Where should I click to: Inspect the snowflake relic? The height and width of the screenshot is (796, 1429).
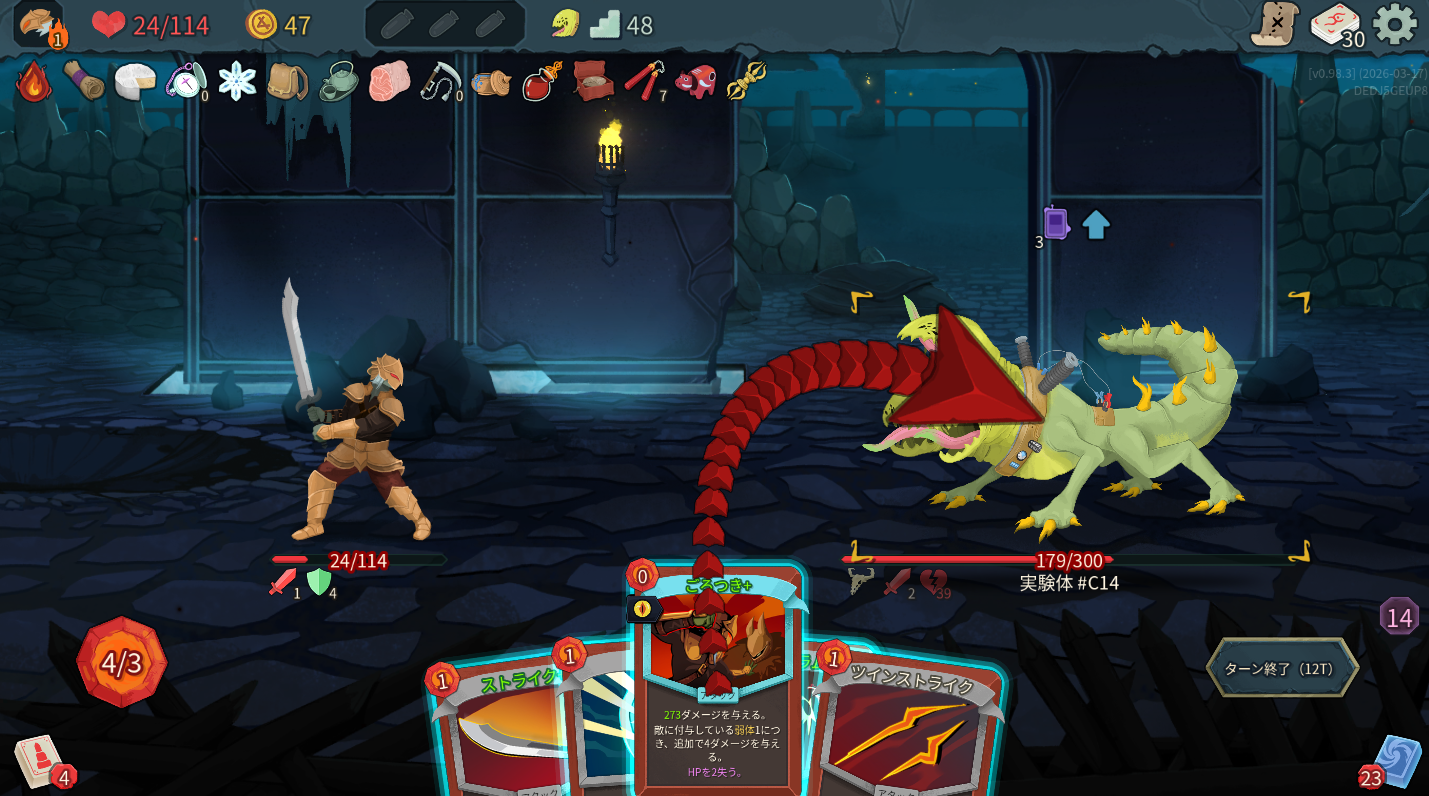point(237,81)
